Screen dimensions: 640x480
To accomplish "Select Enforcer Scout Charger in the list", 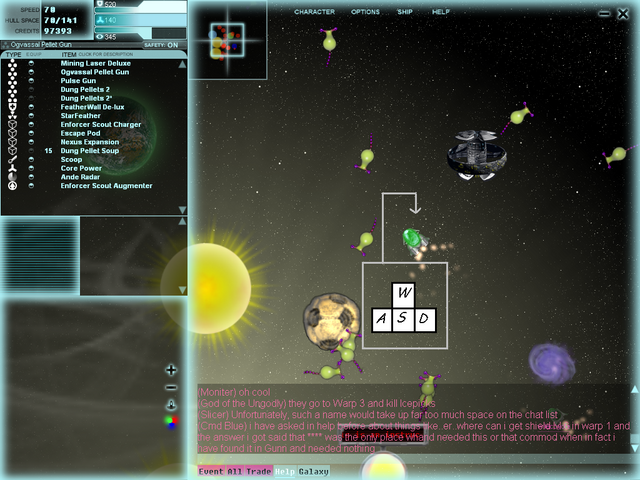I will 103,124.
